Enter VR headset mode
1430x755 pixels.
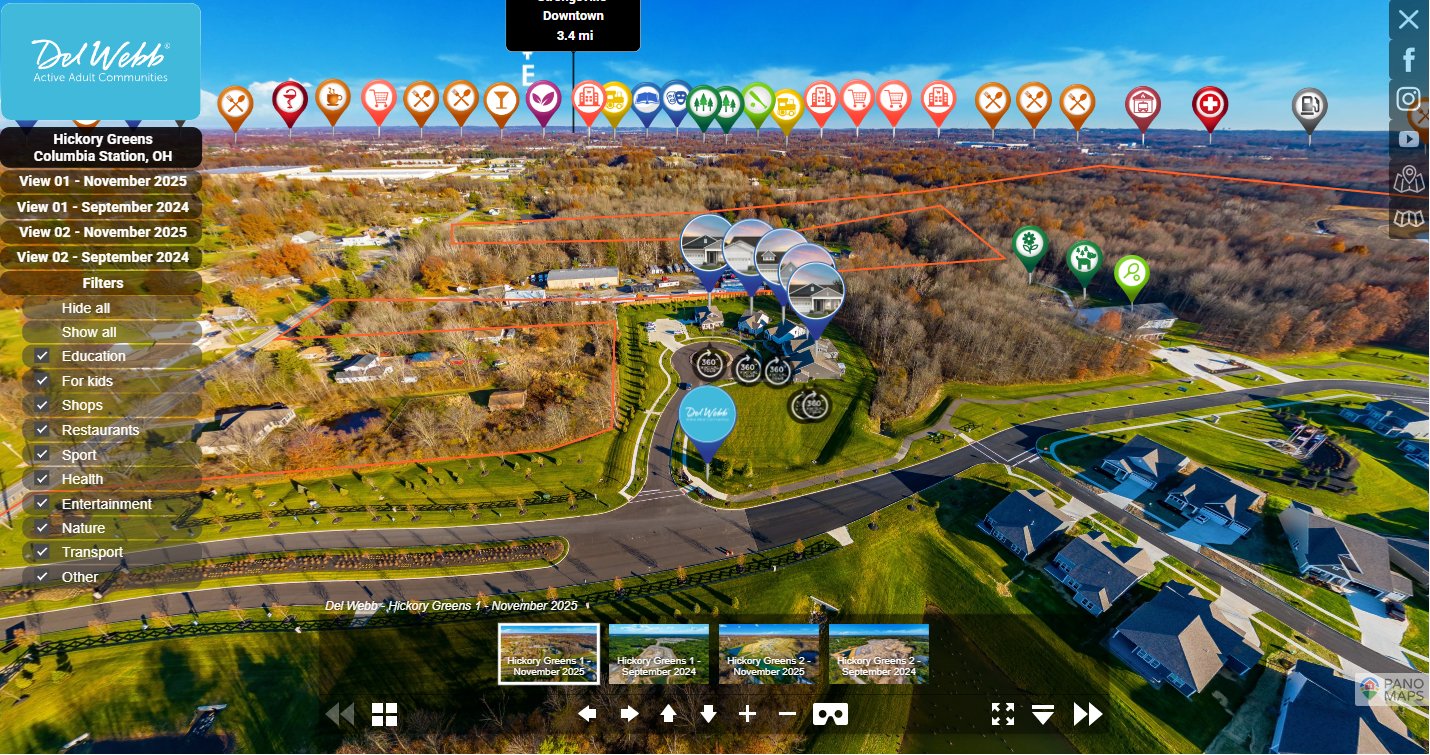pos(830,714)
